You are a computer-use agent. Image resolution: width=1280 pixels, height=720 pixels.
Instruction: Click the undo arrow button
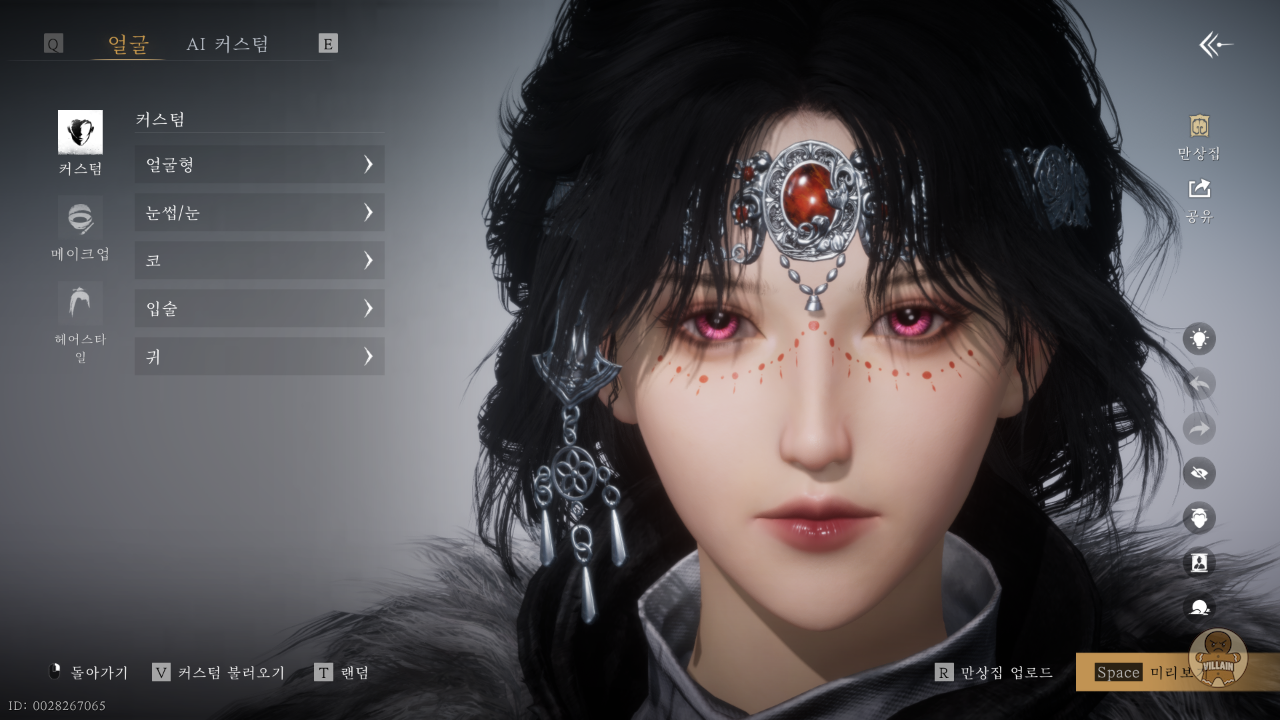pyautogui.click(x=1199, y=384)
